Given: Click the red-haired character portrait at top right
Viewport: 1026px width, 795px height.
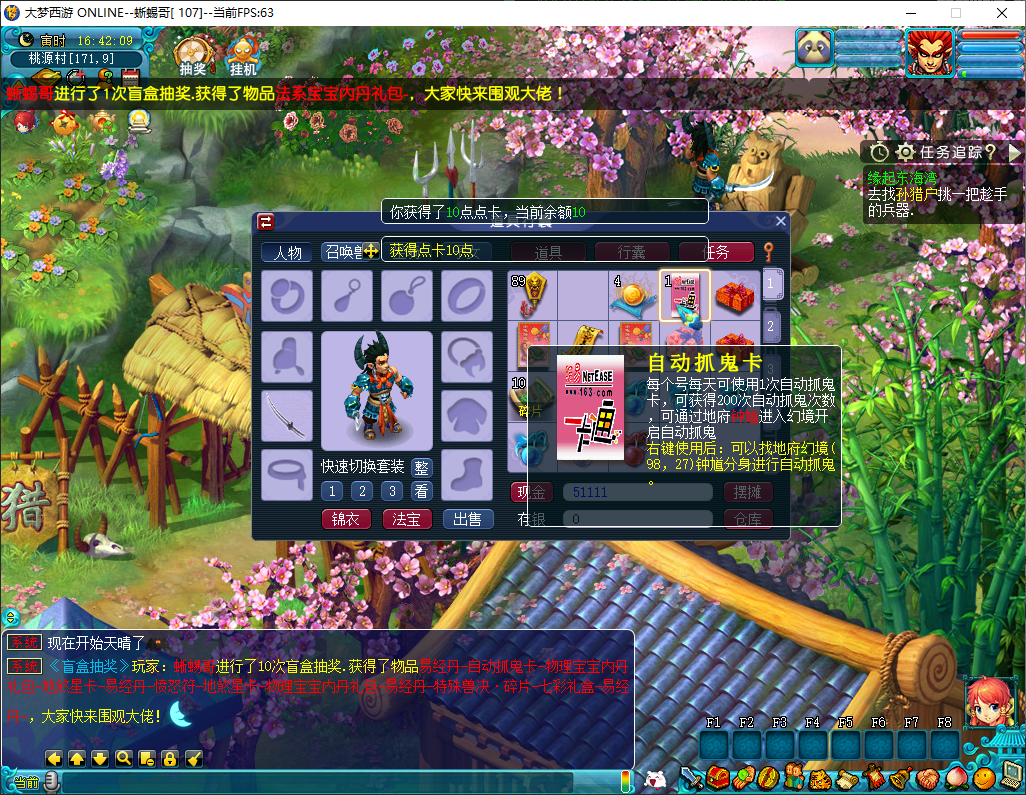Looking at the screenshot, I should click(930, 52).
